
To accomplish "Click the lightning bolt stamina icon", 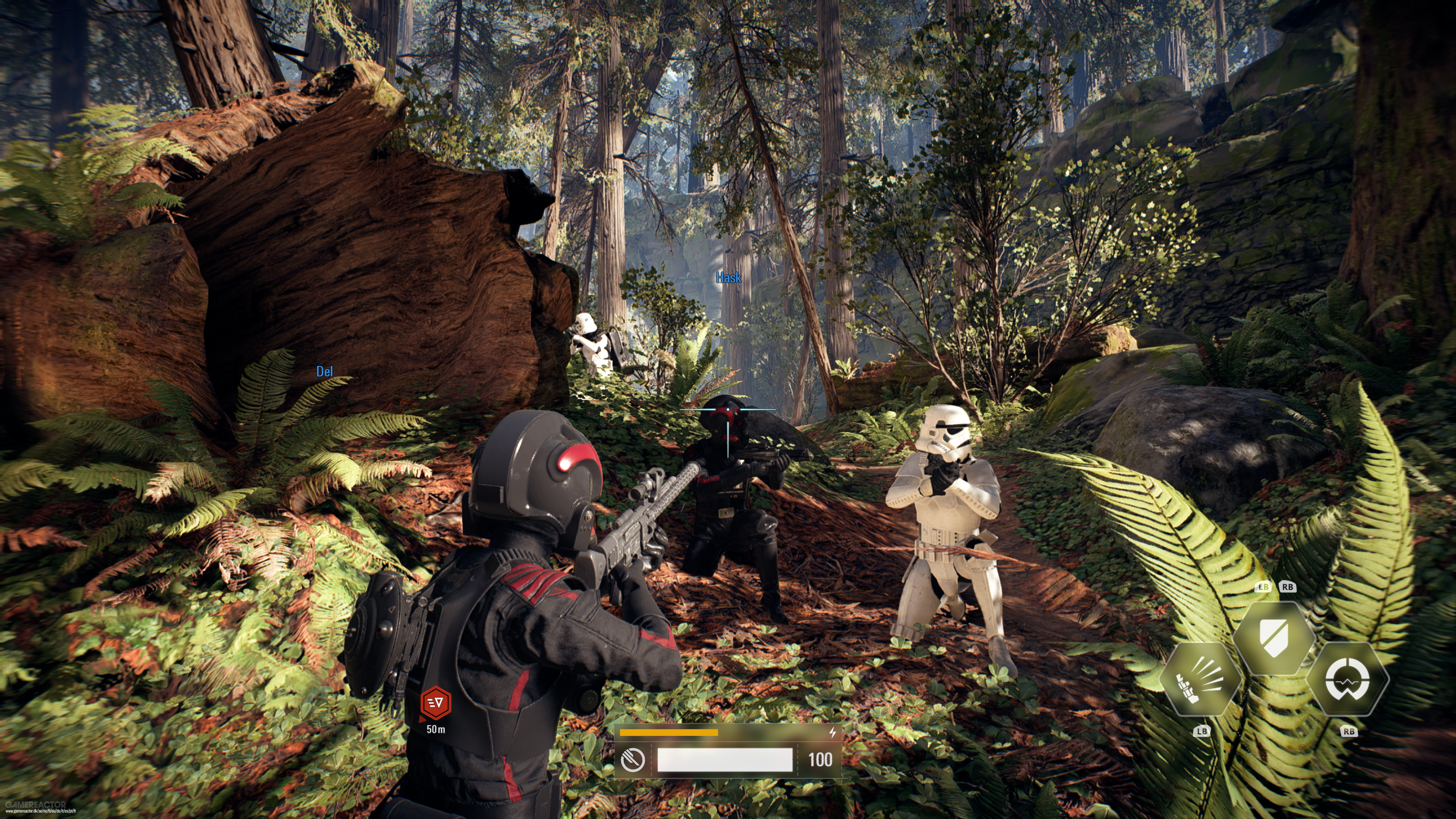I will coord(833,733).
